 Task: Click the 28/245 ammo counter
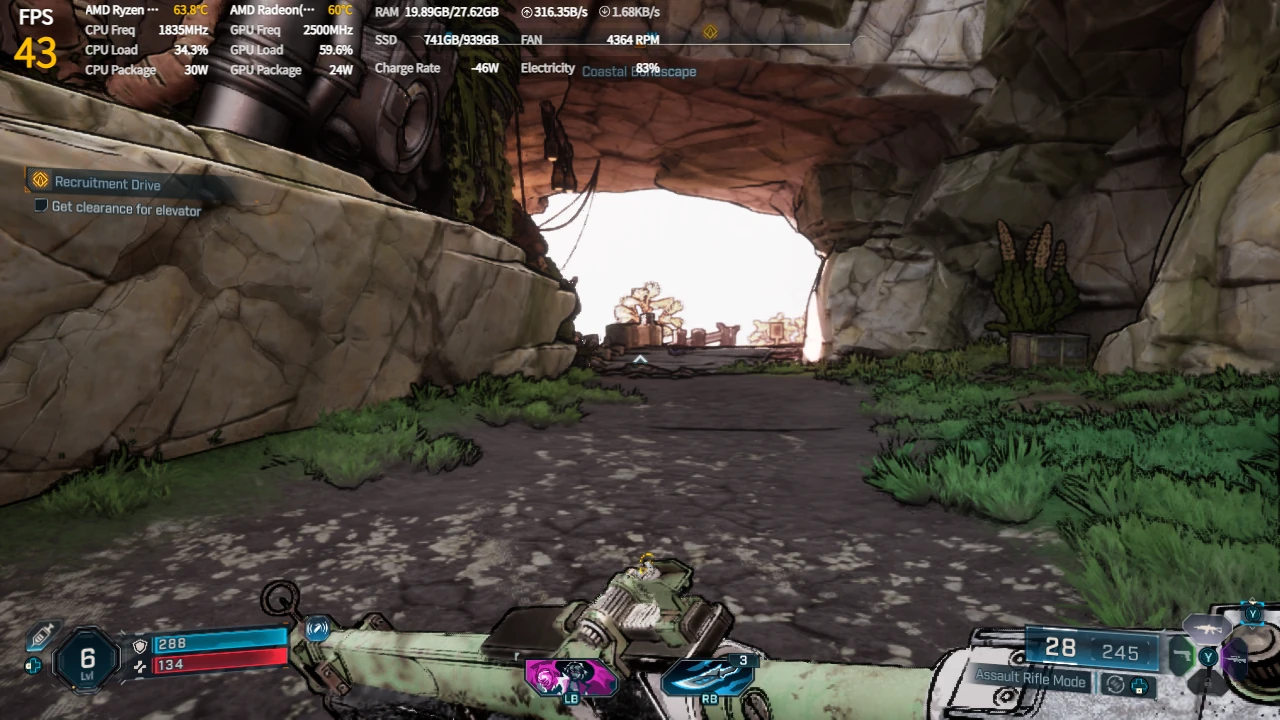pos(1090,650)
